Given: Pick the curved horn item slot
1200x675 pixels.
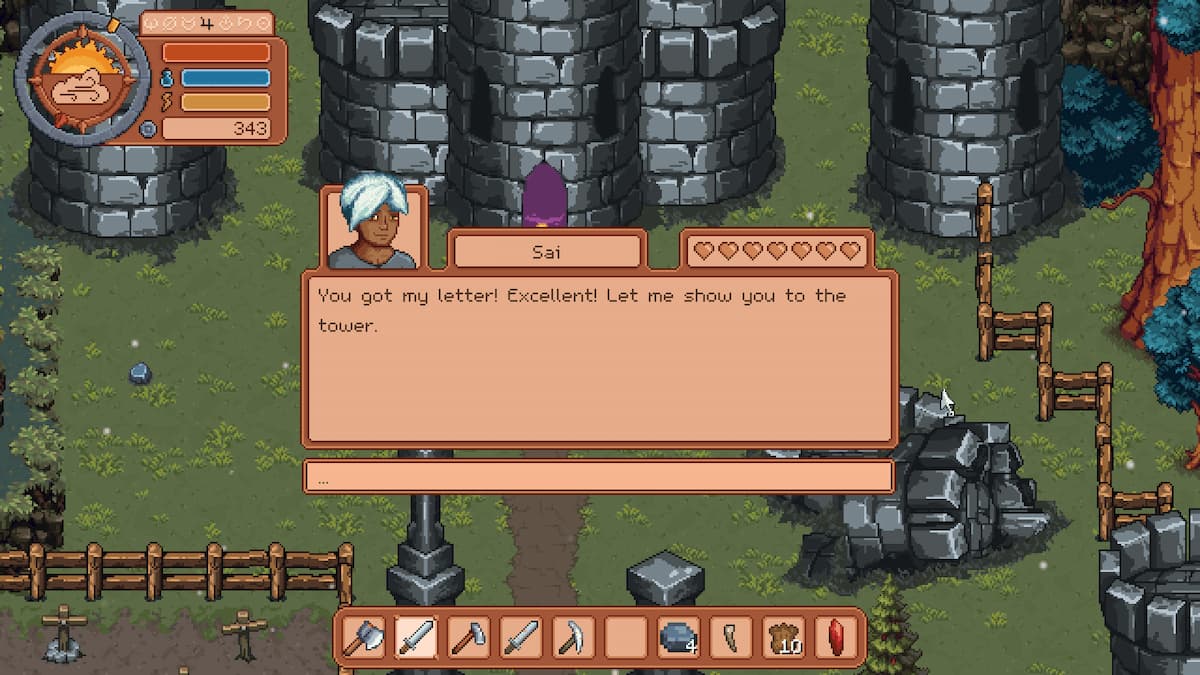Looking at the screenshot, I should point(731,637).
